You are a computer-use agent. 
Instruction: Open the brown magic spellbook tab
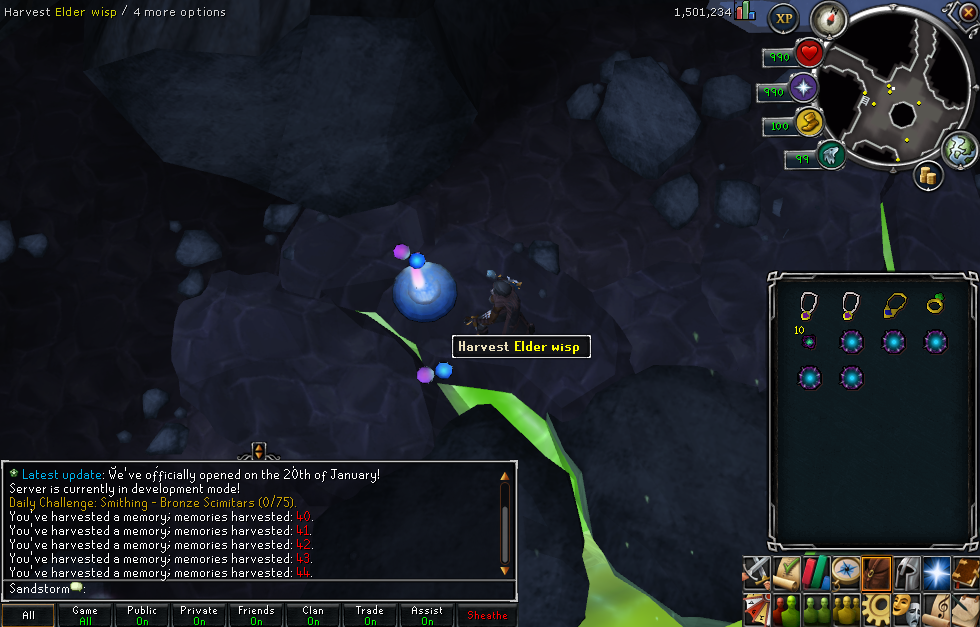click(967, 571)
